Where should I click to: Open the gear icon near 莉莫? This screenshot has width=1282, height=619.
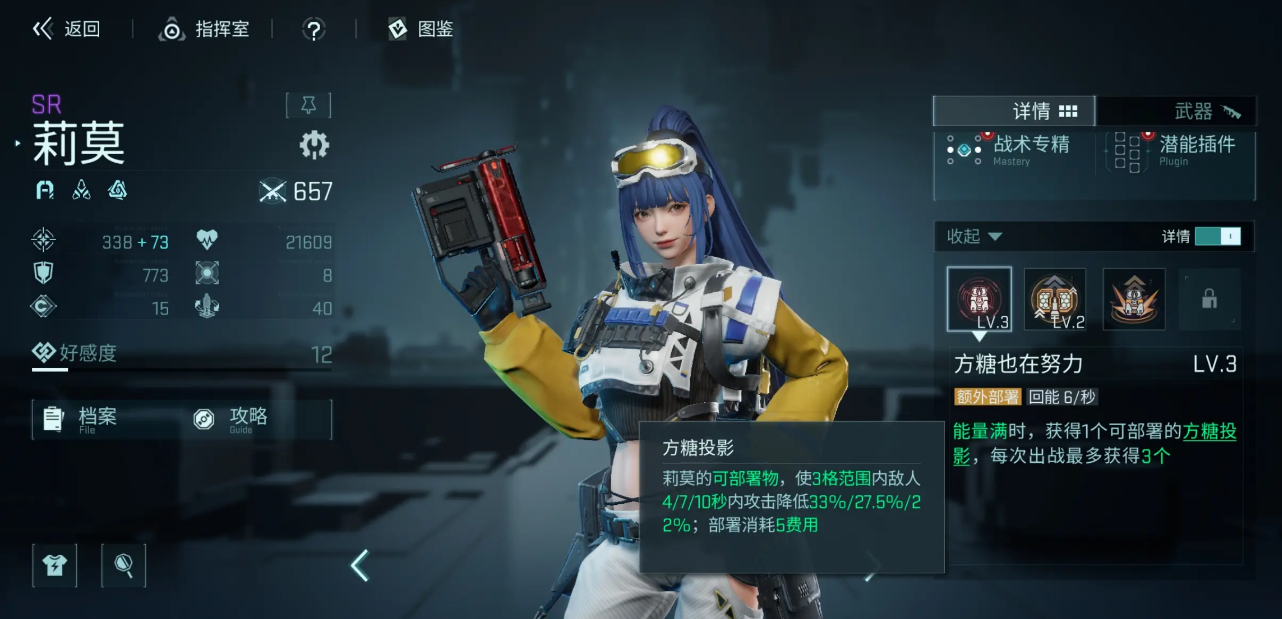[x=314, y=146]
